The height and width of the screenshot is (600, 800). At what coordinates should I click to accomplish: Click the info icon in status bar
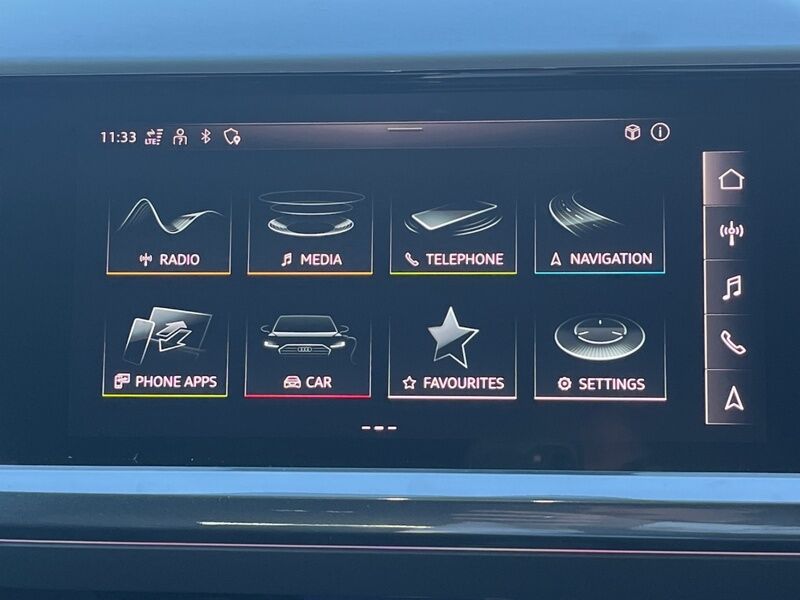(x=660, y=132)
